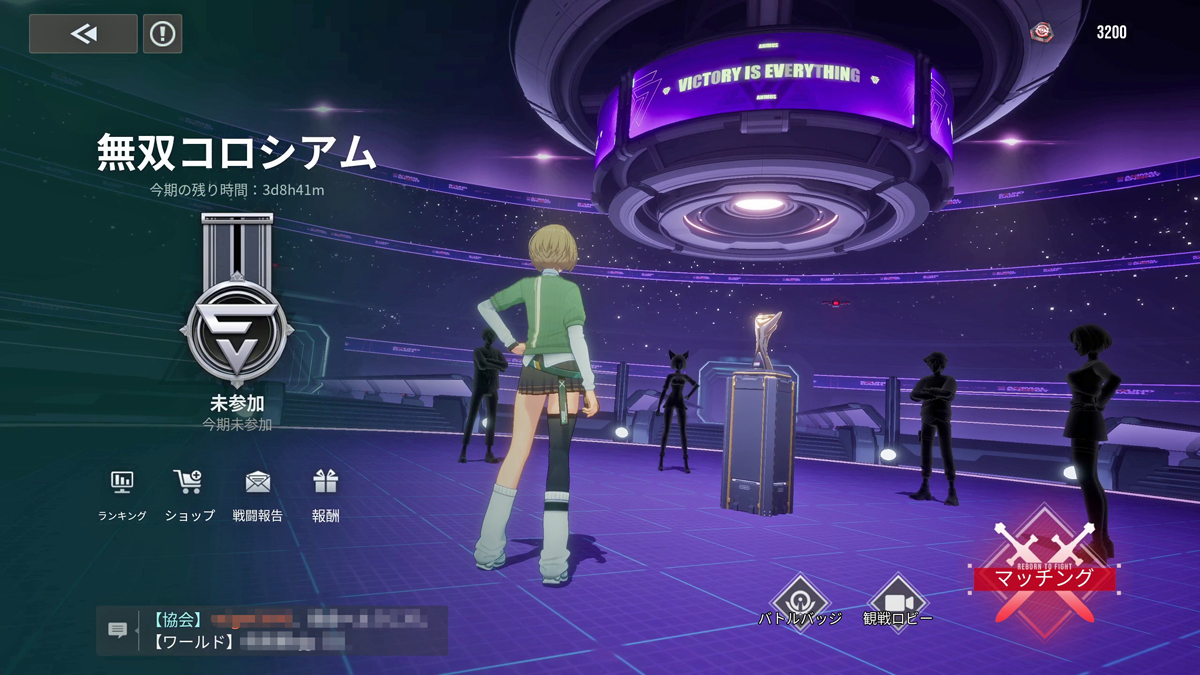Open the exclamation mark info button
Screen dimensions: 1200x675
162,34
